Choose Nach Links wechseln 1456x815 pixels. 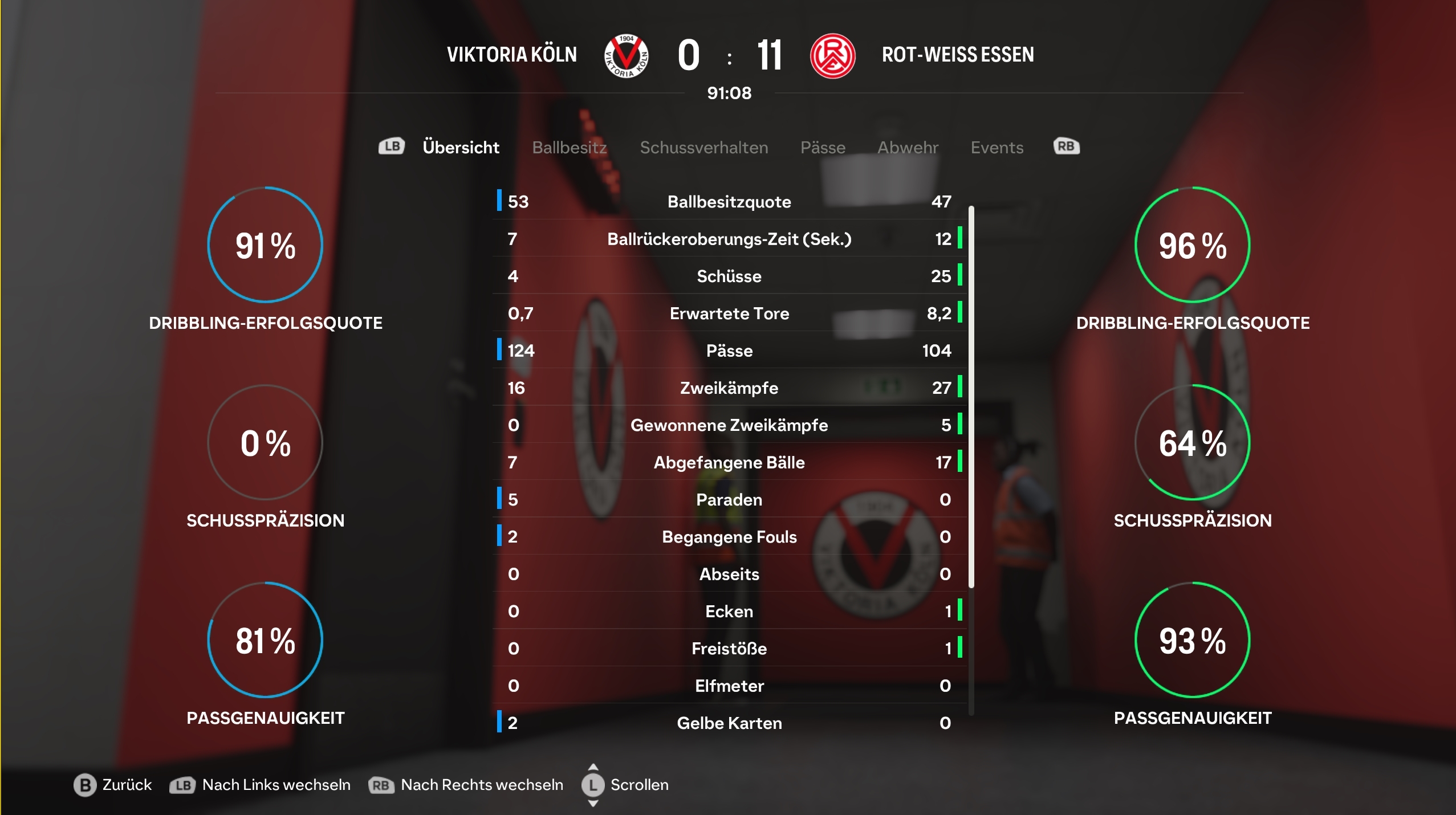[261, 785]
